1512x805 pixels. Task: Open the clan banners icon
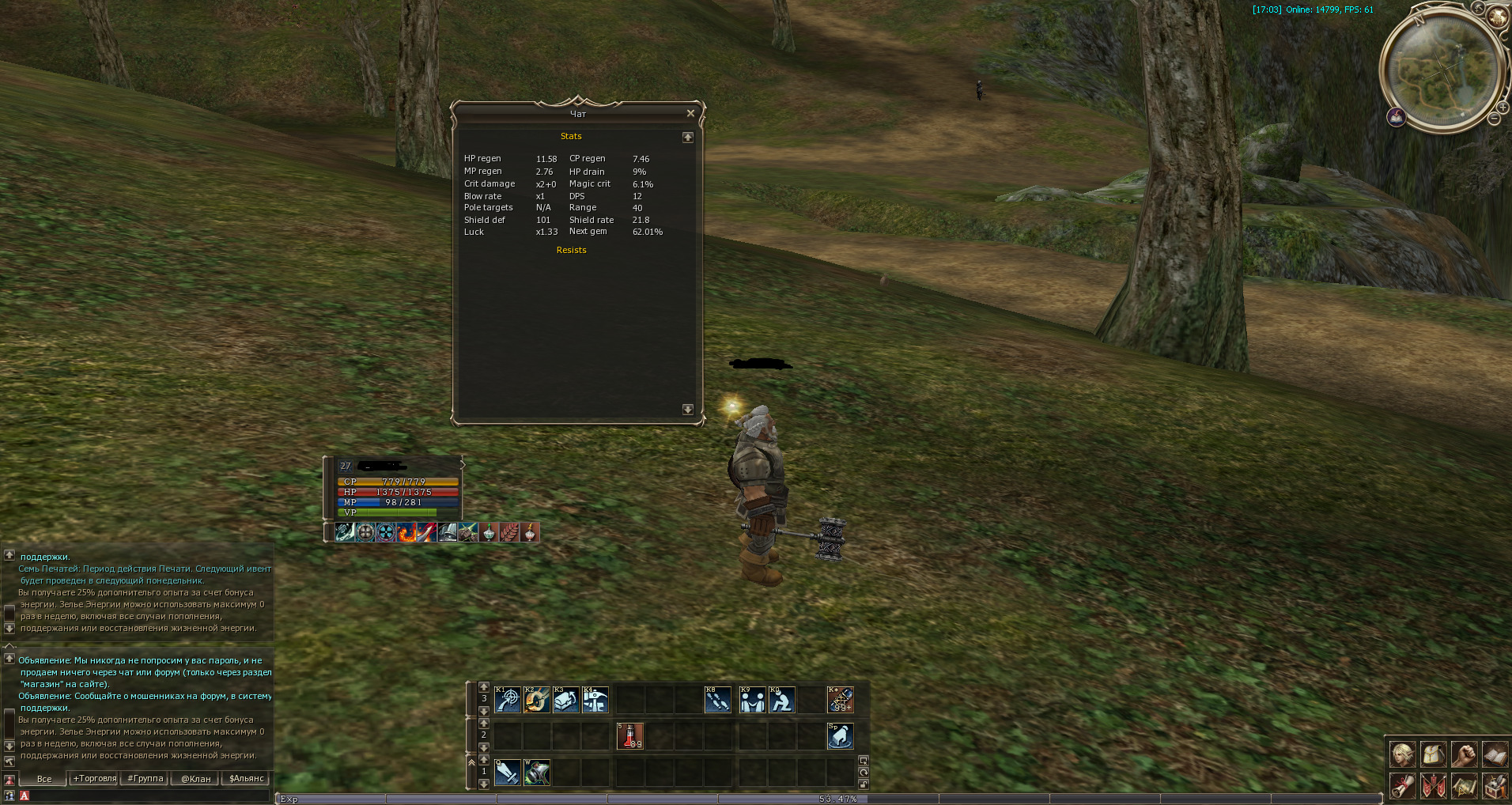coord(1433,787)
